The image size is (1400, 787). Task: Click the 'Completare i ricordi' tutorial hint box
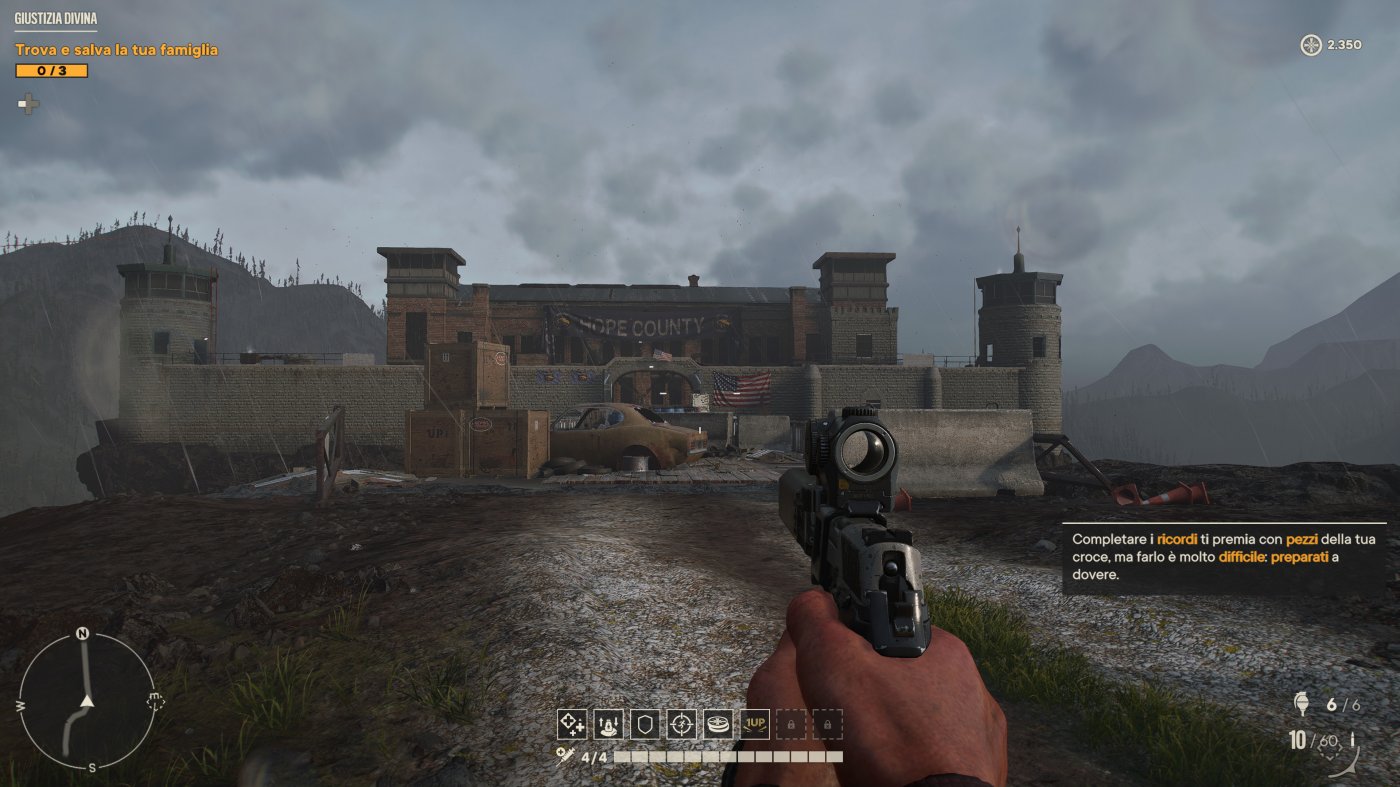1223,557
